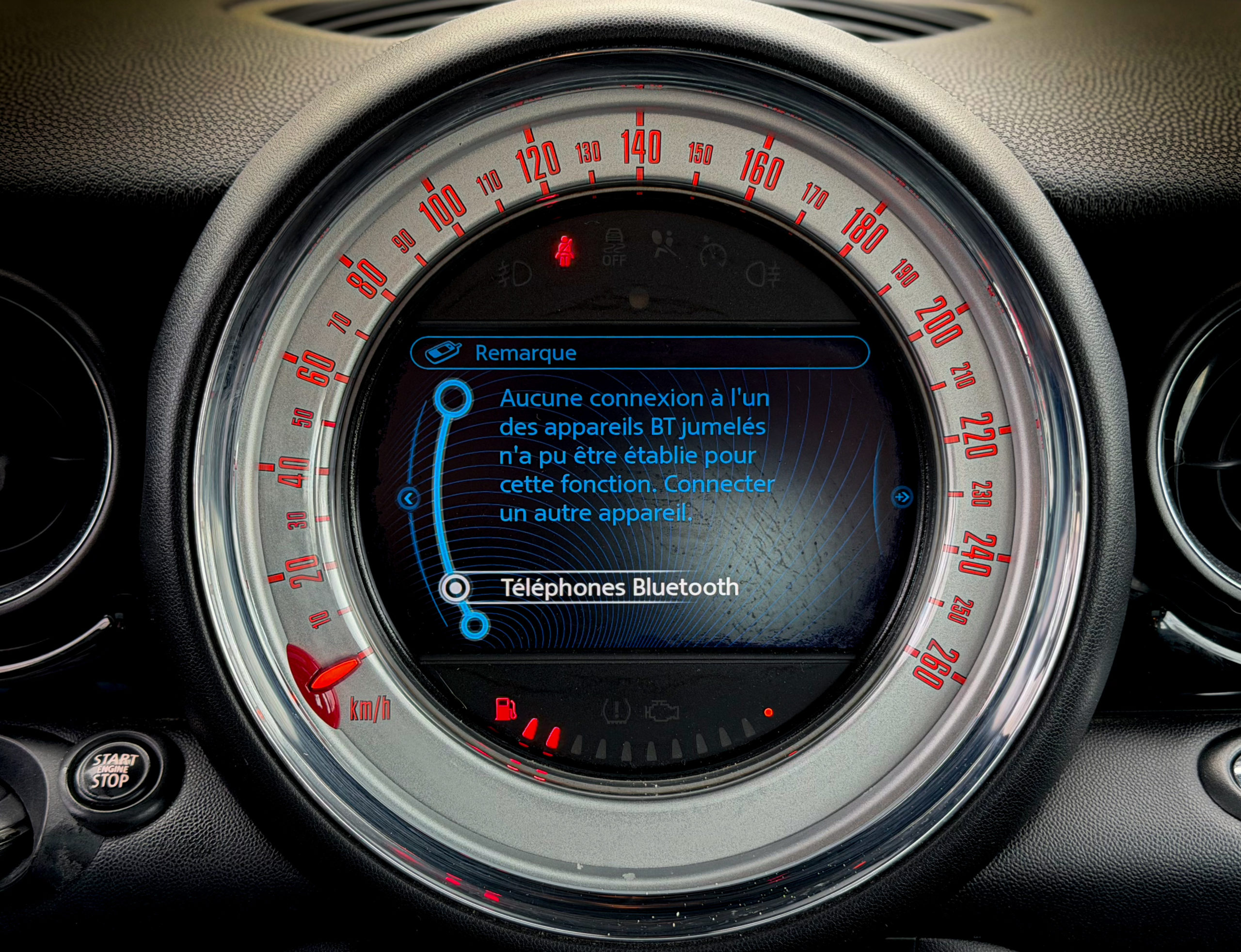
Task: Select the Téléphones Bluetooth menu entry
Action: pyautogui.click(x=619, y=587)
